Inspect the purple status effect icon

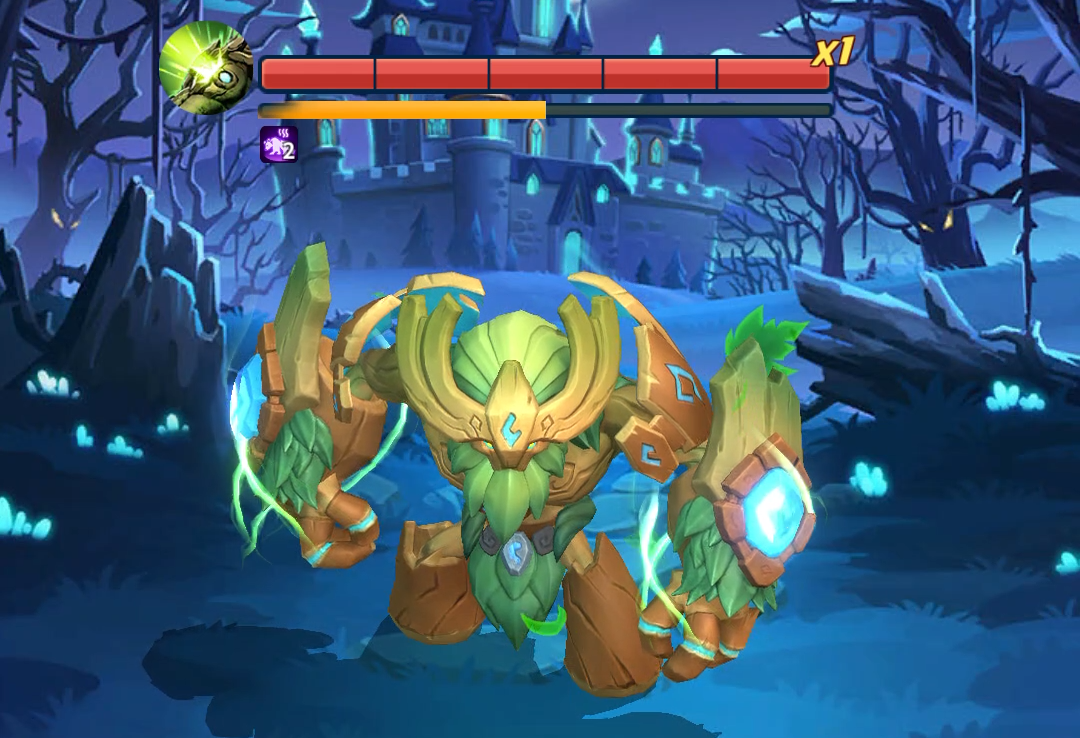pos(279,144)
